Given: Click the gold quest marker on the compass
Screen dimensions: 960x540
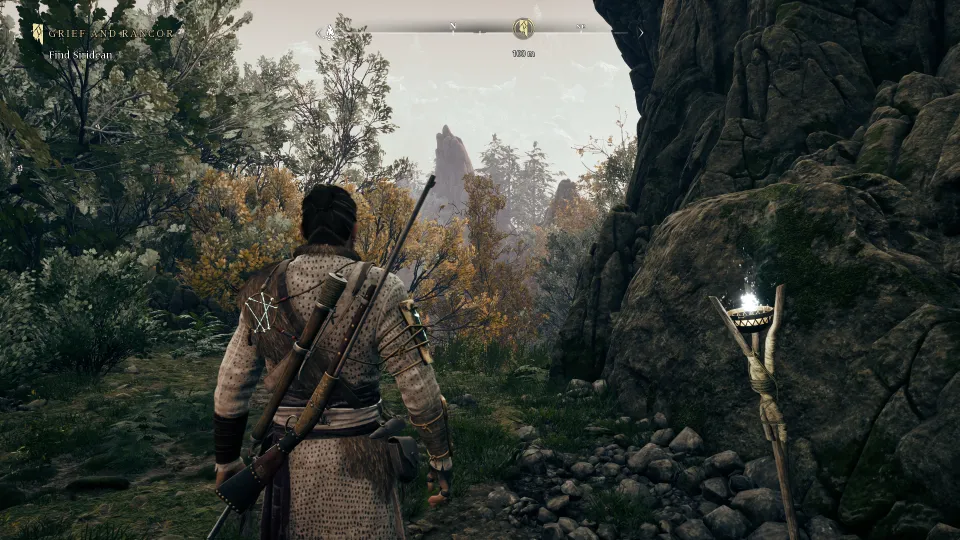Looking at the screenshot, I should pyautogui.click(x=522, y=29).
